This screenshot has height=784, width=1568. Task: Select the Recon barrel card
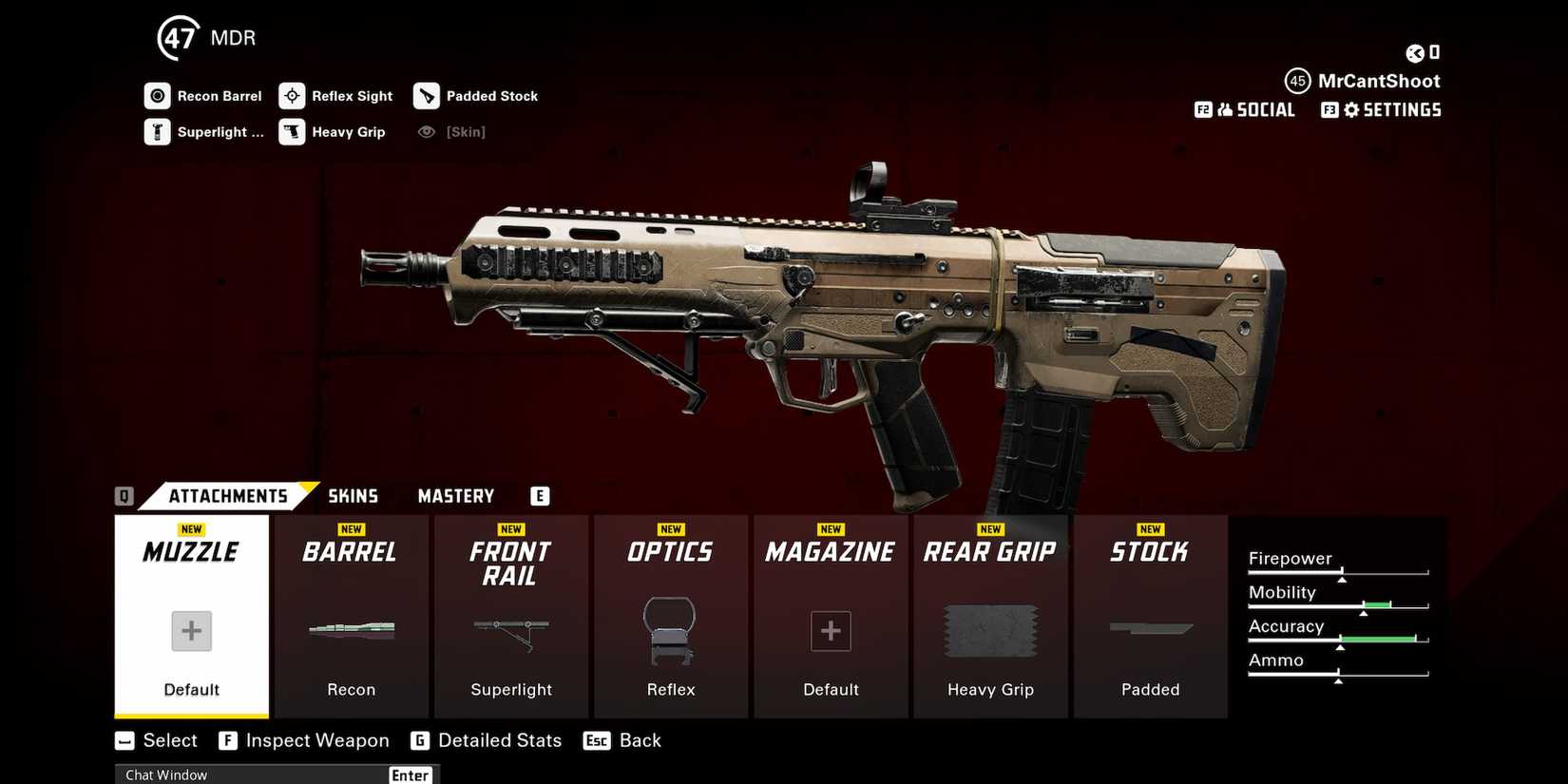coord(351,617)
